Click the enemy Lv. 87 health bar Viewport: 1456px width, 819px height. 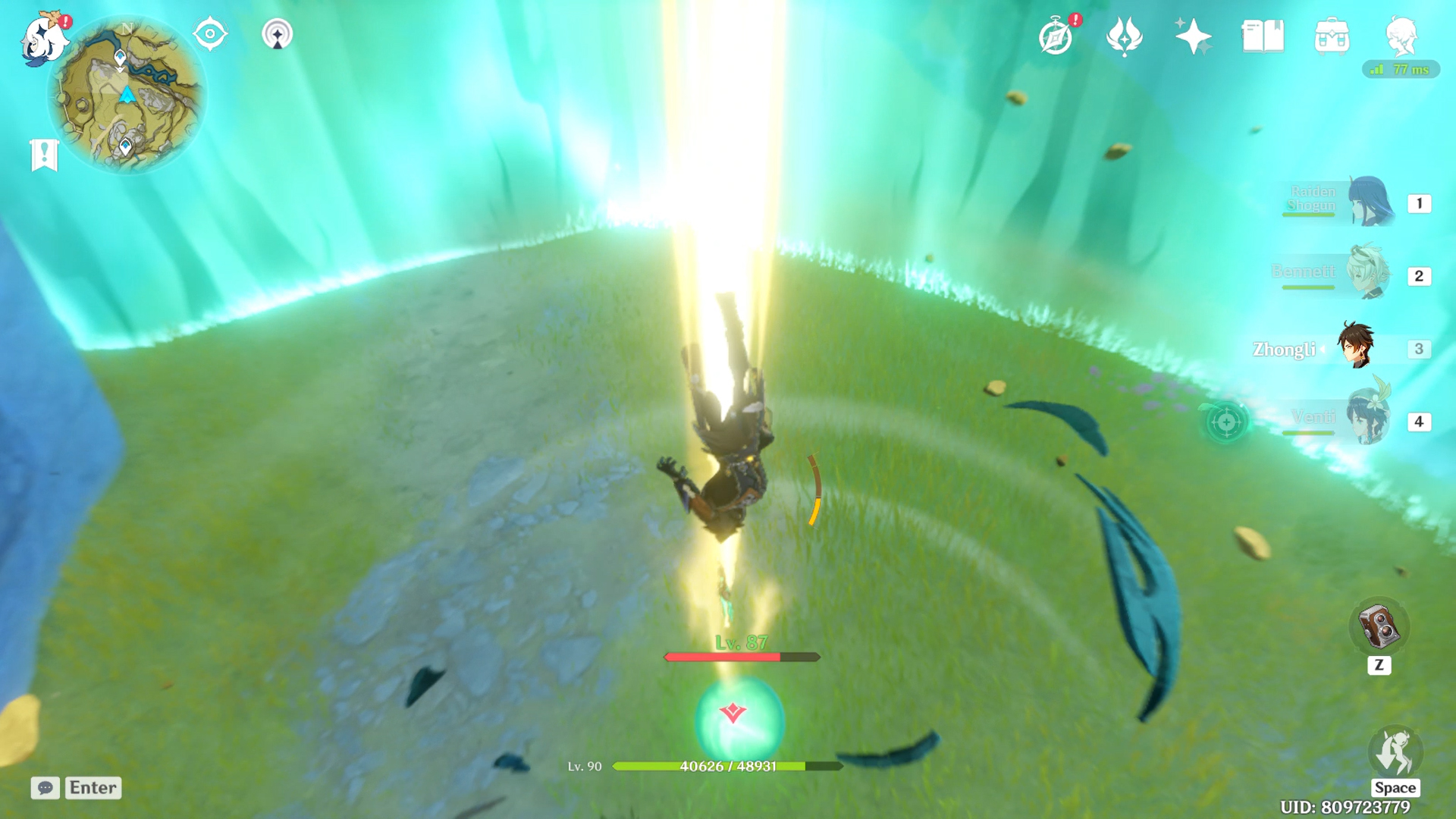739,657
